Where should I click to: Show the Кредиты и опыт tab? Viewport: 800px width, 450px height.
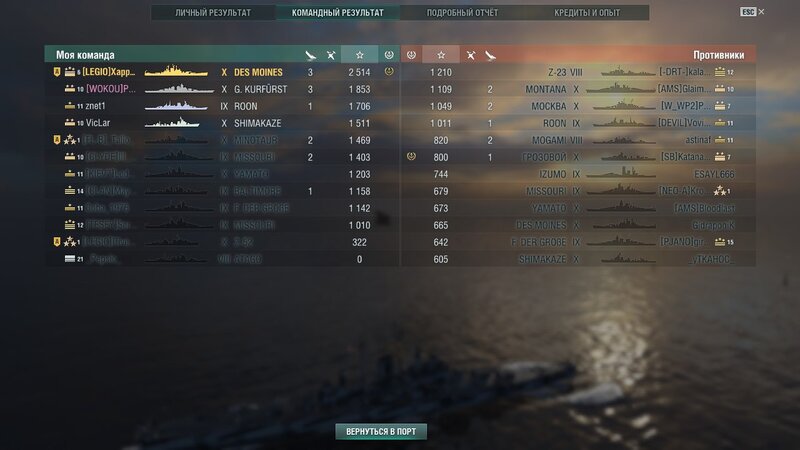587,13
